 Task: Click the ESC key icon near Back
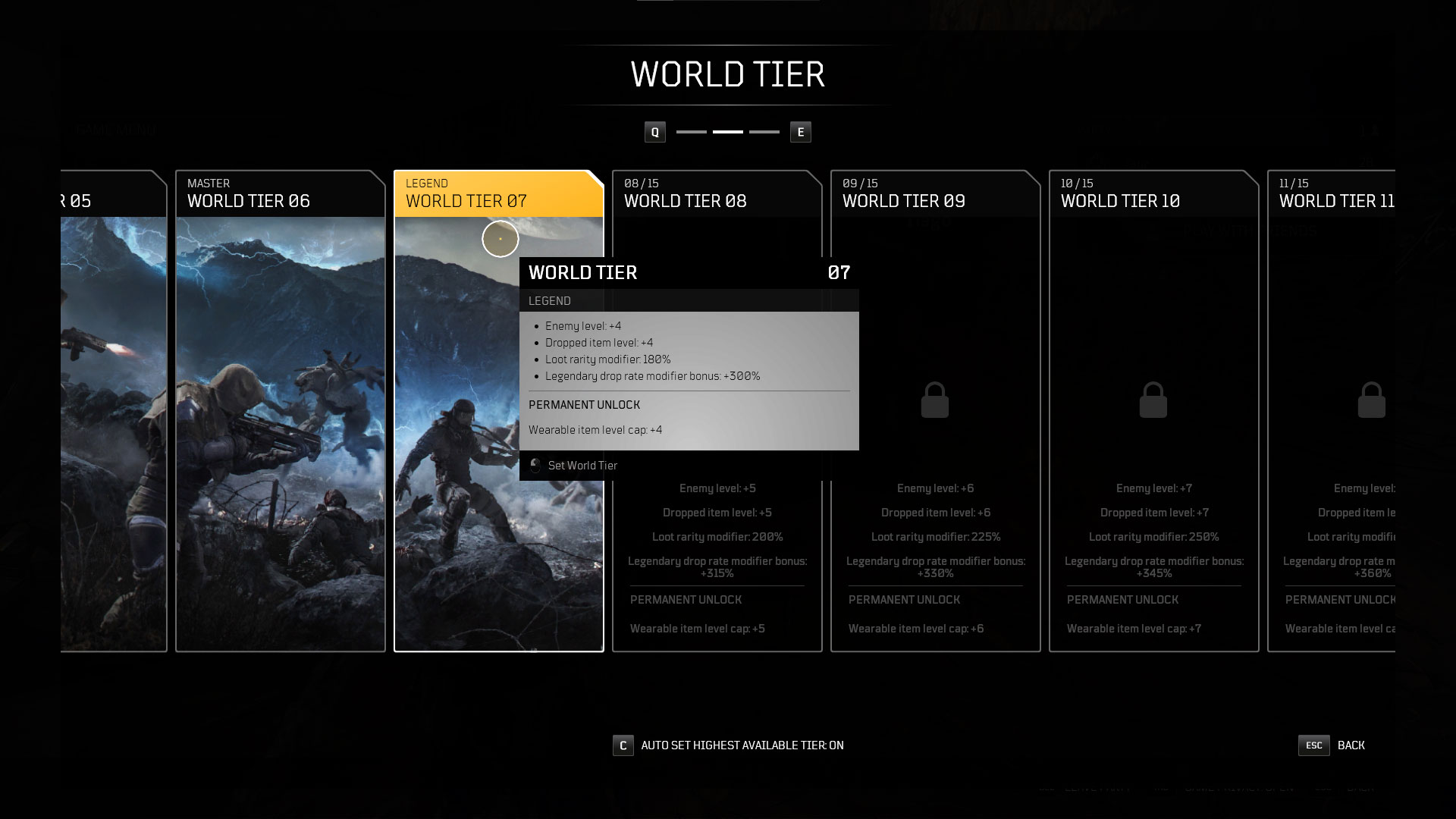1313,745
